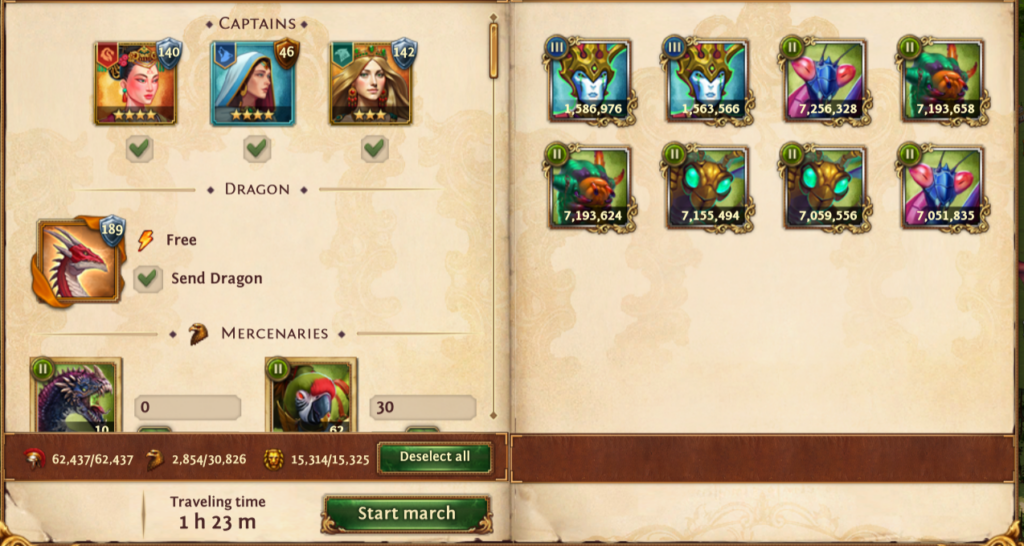1024x546 pixels.
Task: Uncheck the level 142 captain's checkbox
Action: (374, 149)
